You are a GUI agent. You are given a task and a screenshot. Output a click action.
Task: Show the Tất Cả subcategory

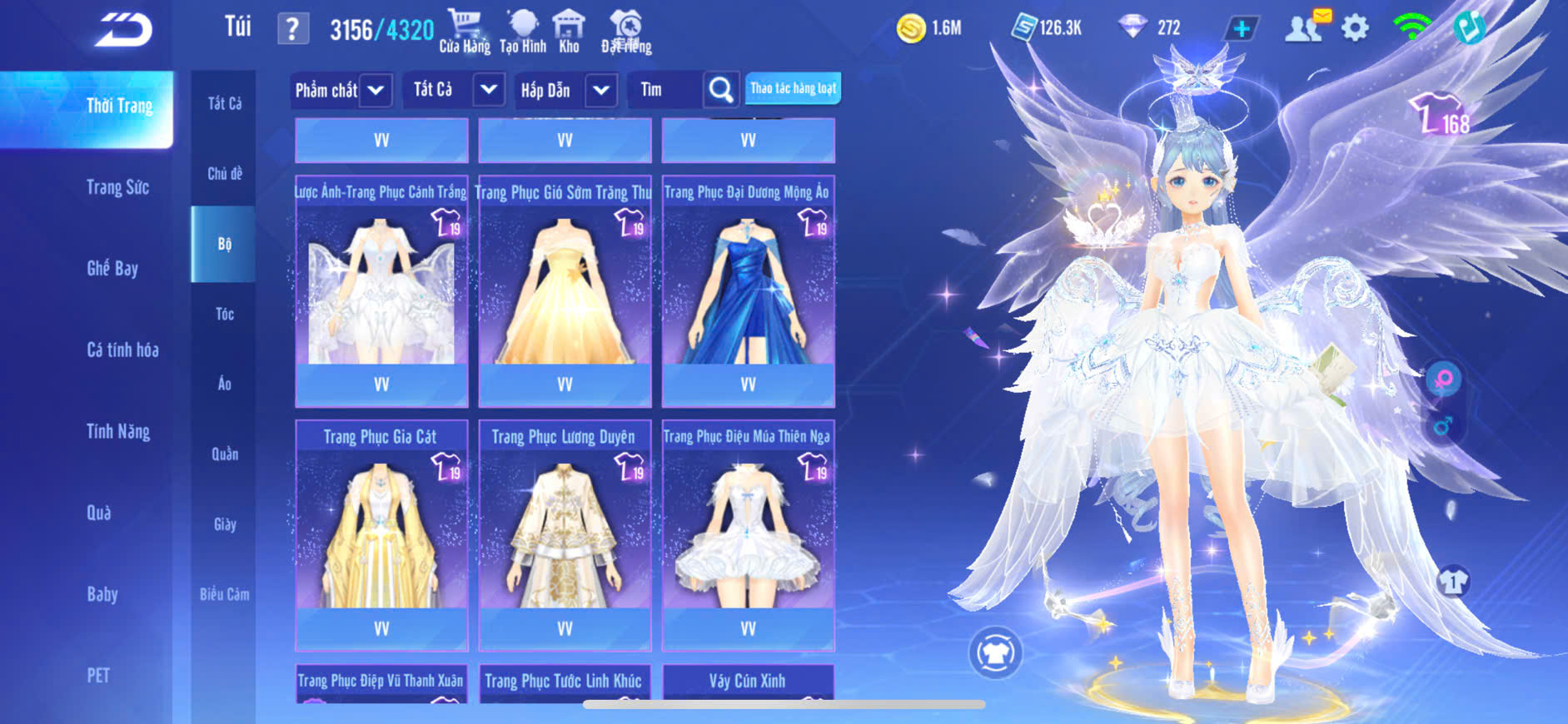224,103
